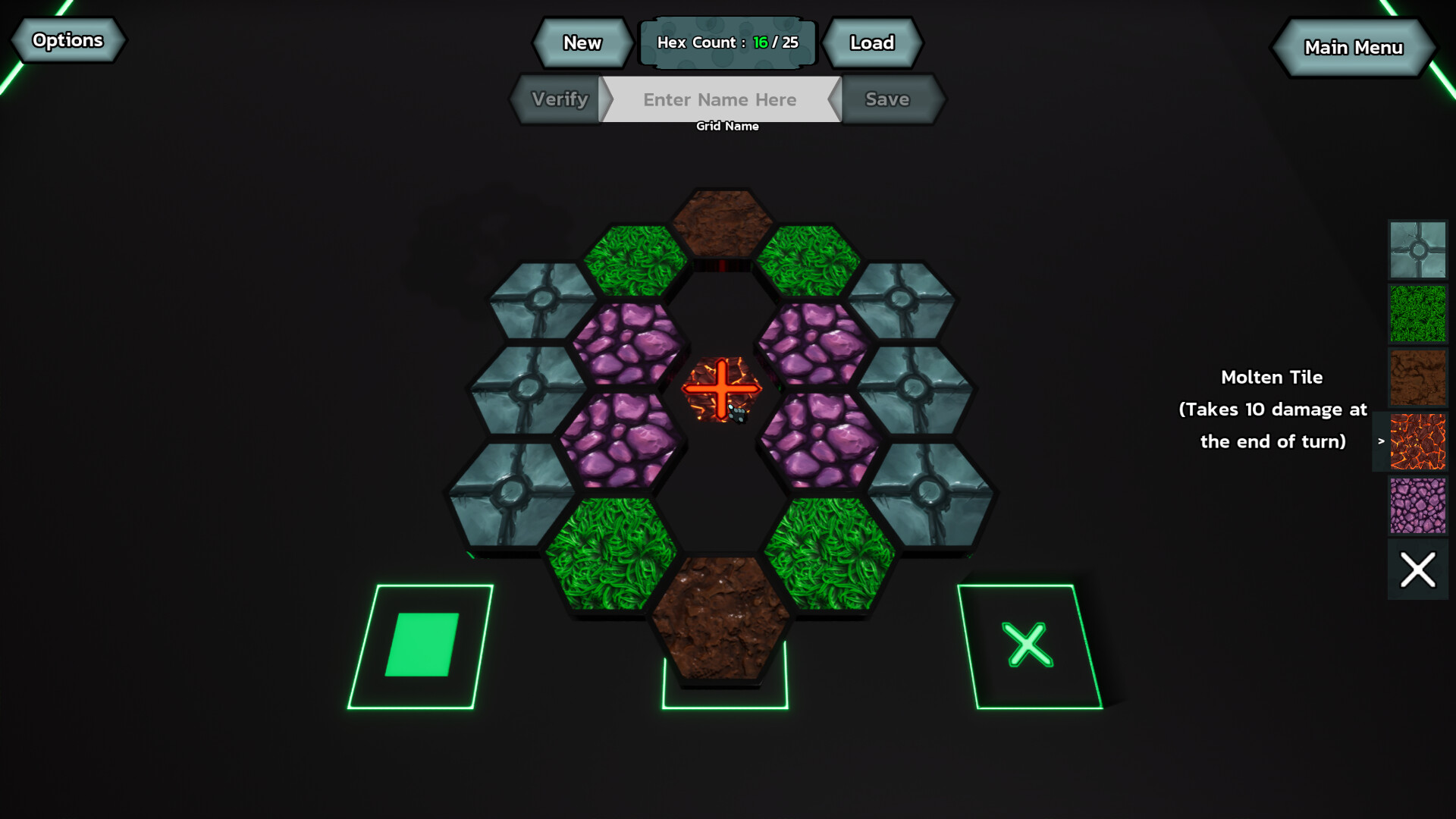Viewport: 1456px width, 819px height.
Task: Open the Load screen
Action: tap(872, 43)
